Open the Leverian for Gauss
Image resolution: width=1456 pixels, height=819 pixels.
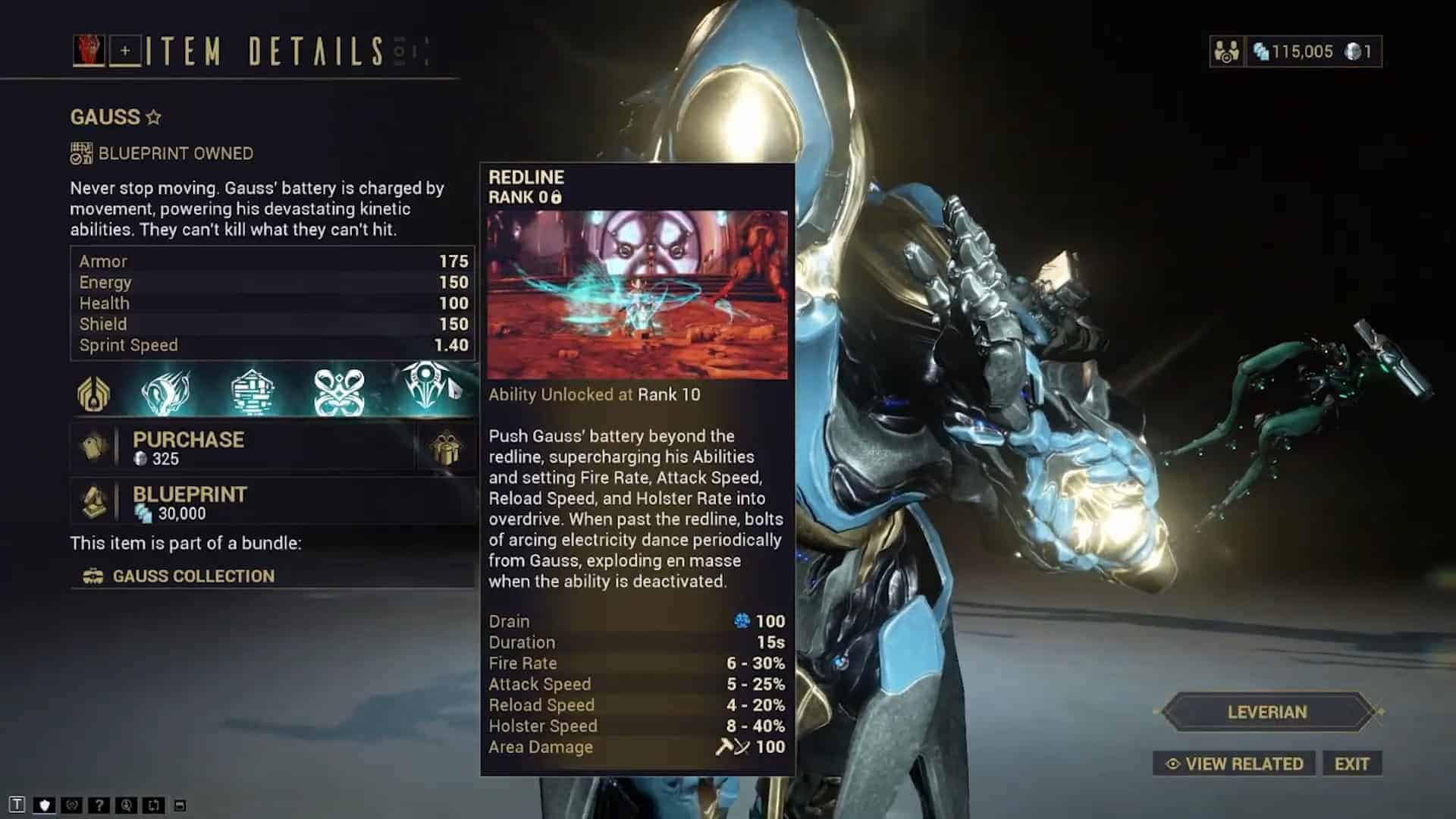coord(1266,712)
